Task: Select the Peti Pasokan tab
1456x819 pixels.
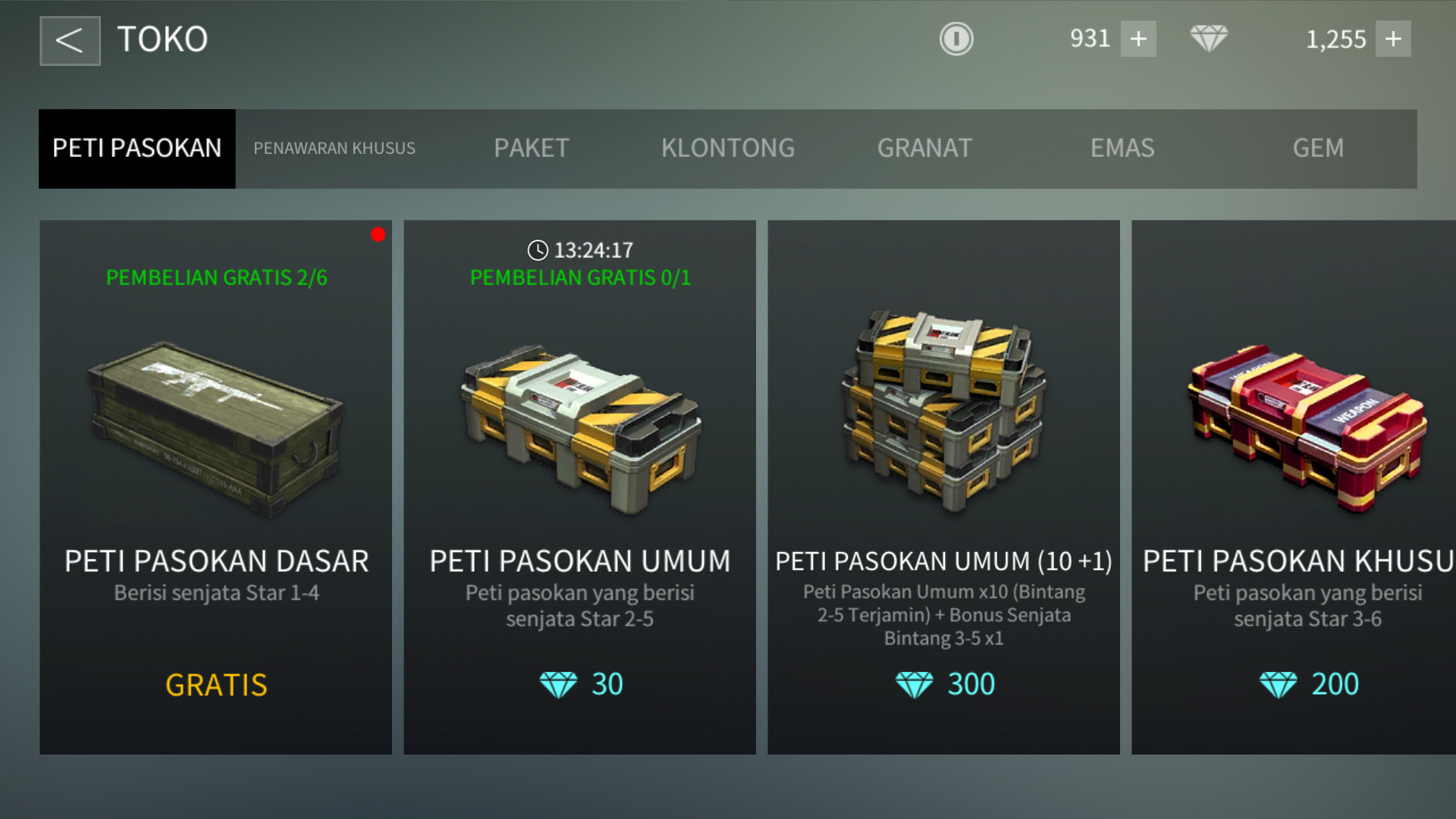Action: pos(137,149)
